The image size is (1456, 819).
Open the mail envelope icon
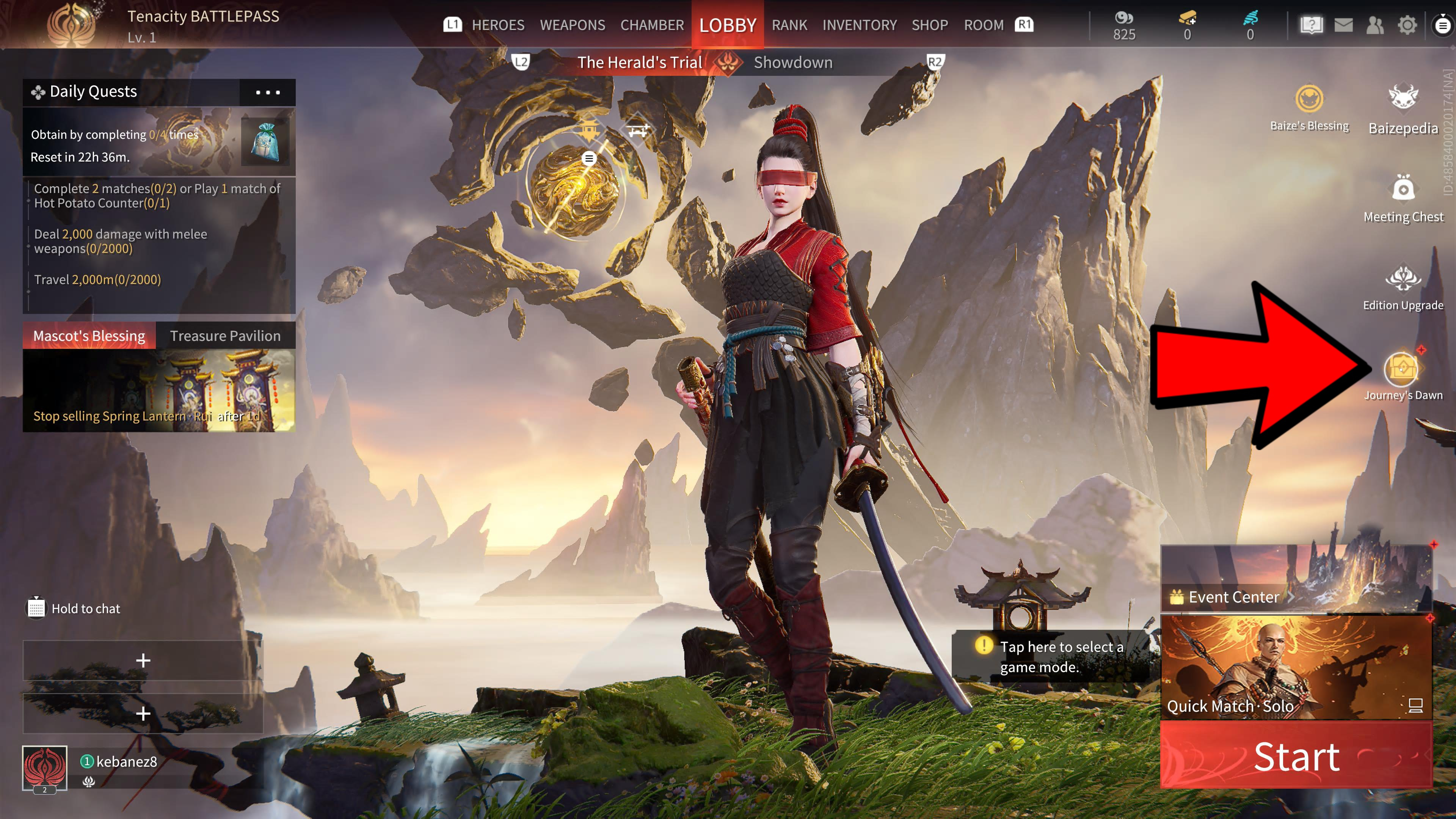[1343, 25]
